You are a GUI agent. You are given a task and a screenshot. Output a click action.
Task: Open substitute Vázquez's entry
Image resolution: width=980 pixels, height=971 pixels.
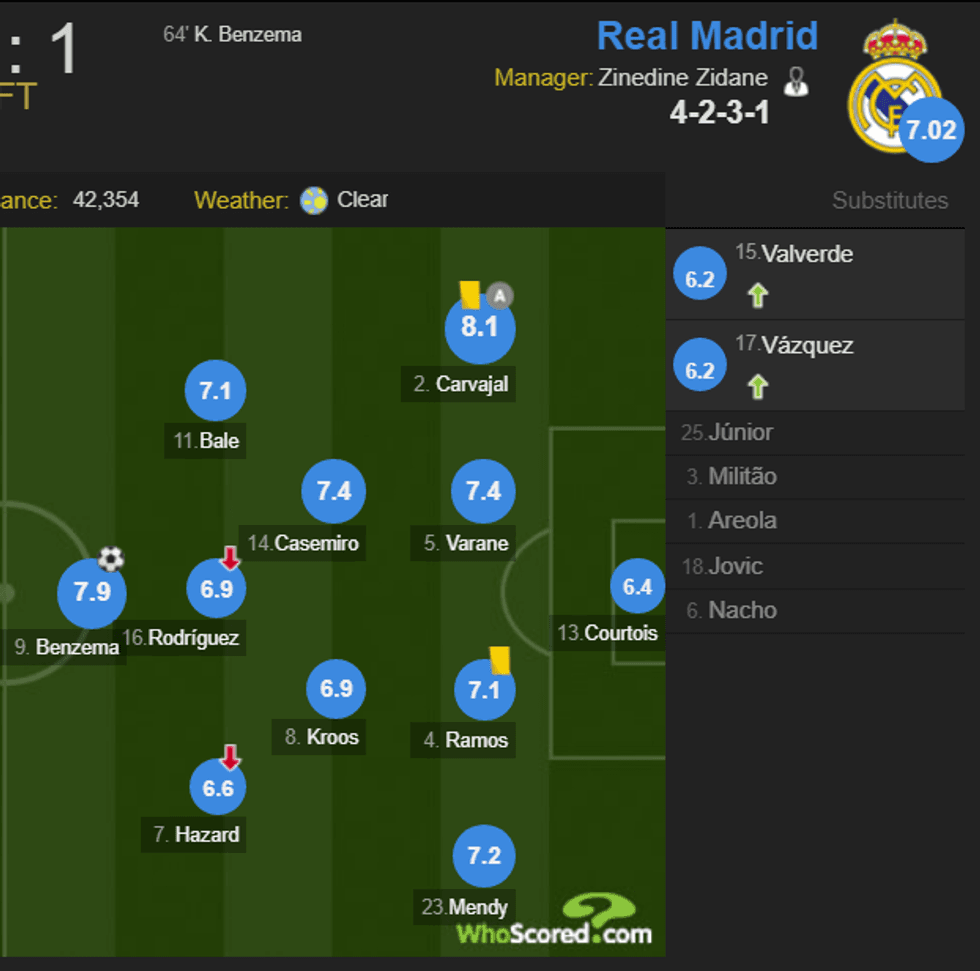pos(814,366)
